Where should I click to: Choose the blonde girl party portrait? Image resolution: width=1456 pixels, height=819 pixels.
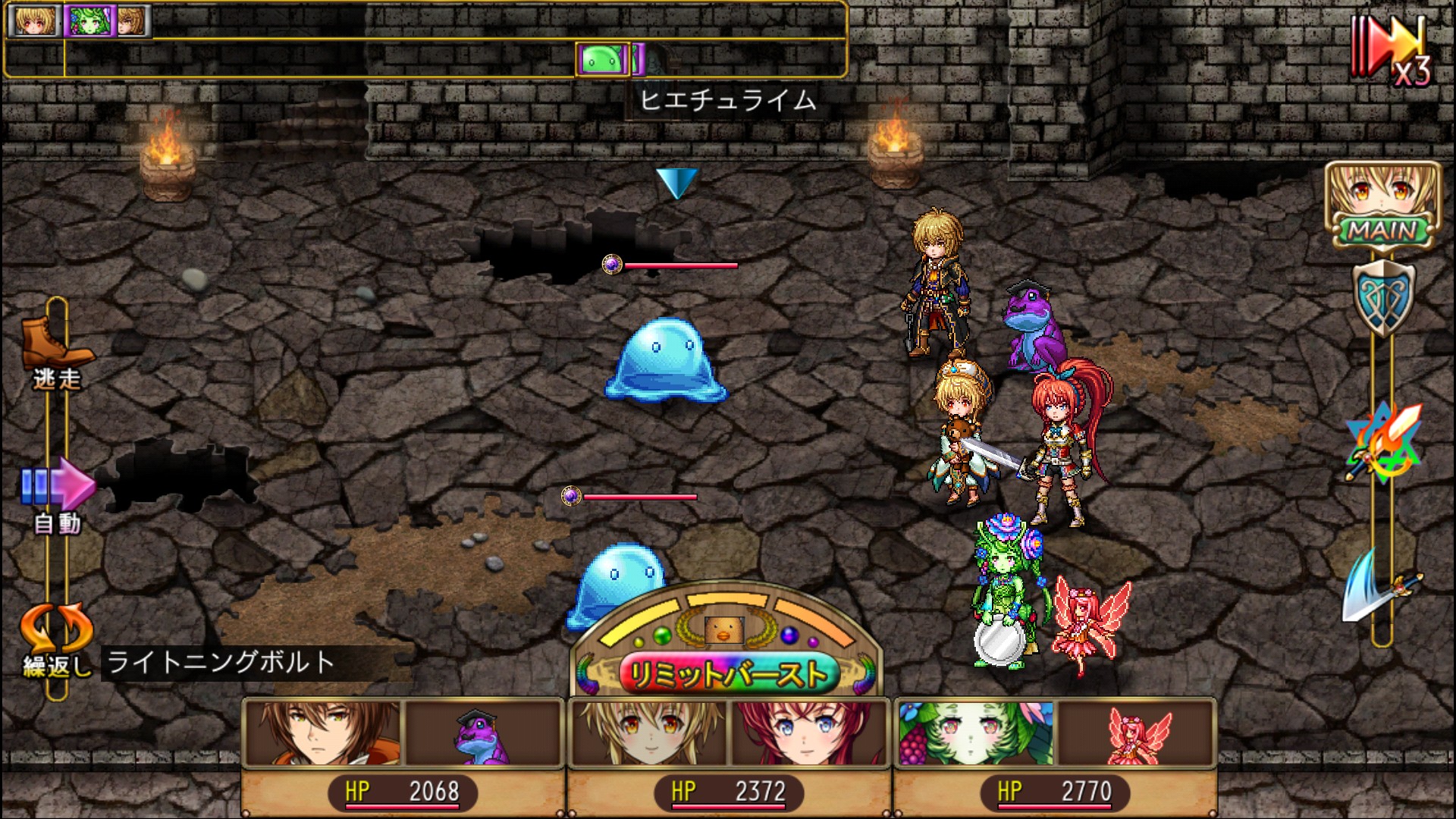pos(649,733)
